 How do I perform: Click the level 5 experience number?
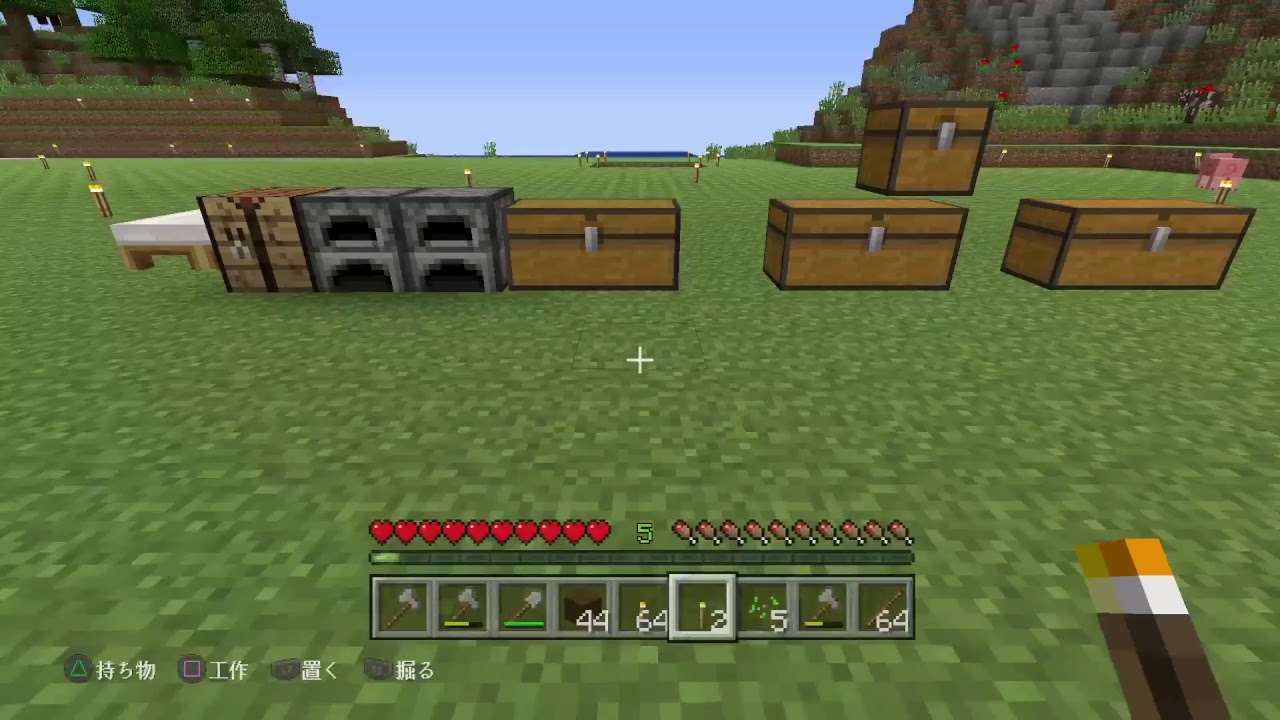pos(644,532)
